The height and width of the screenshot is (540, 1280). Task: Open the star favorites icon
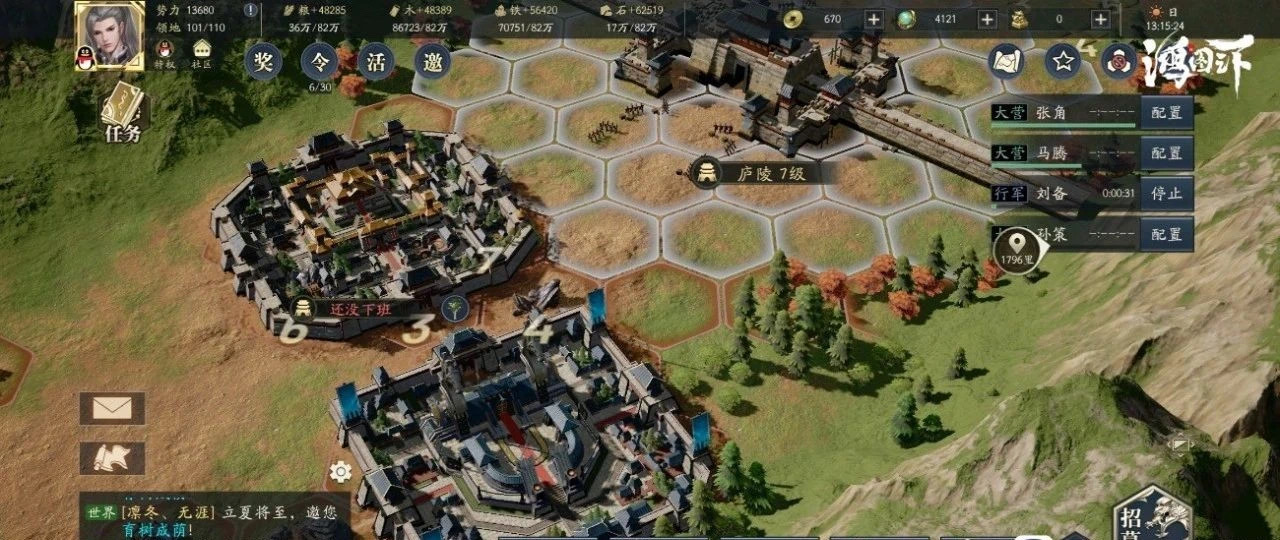click(1063, 62)
